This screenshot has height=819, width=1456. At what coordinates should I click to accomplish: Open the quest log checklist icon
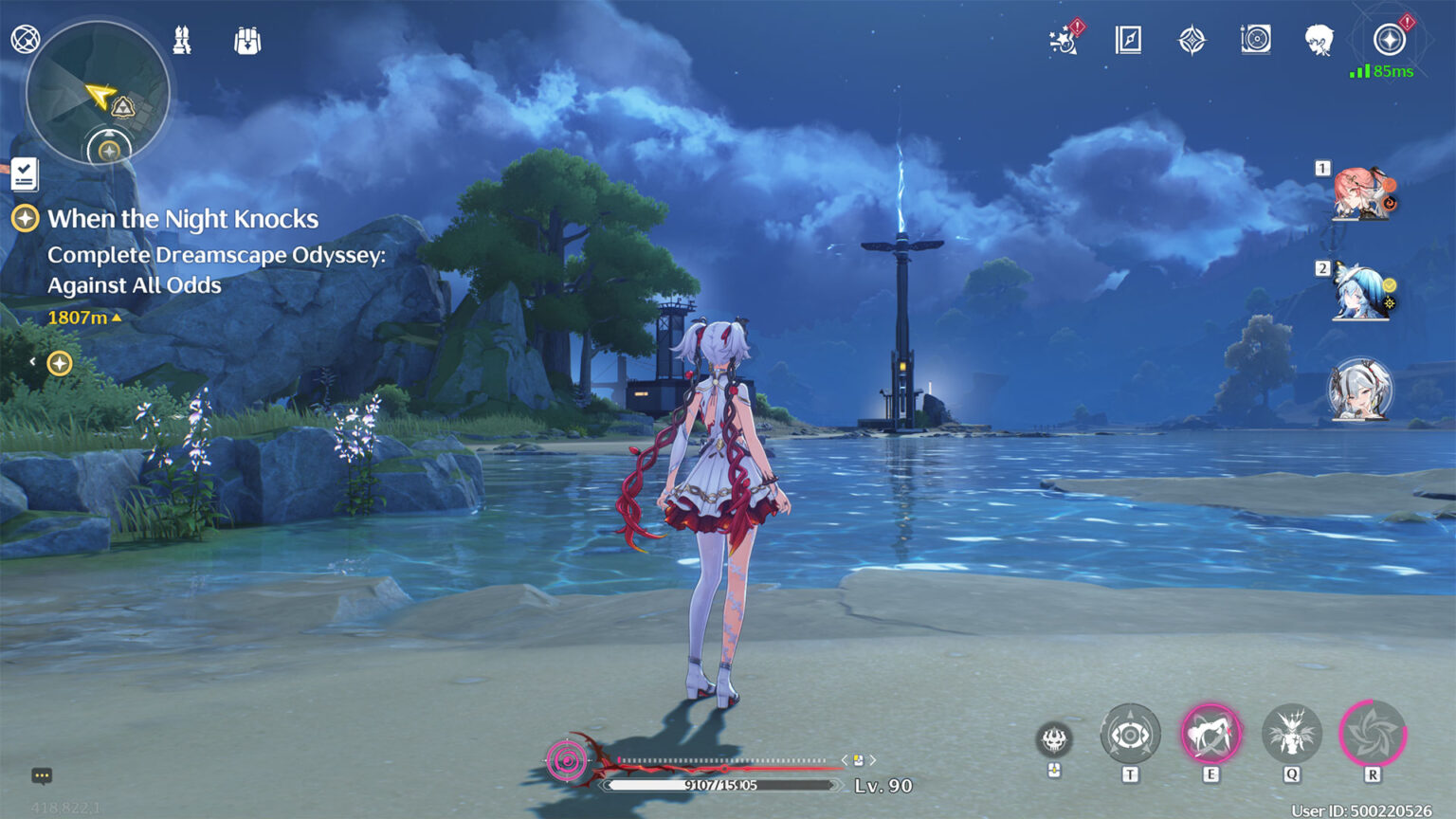(x=25, y=174)
